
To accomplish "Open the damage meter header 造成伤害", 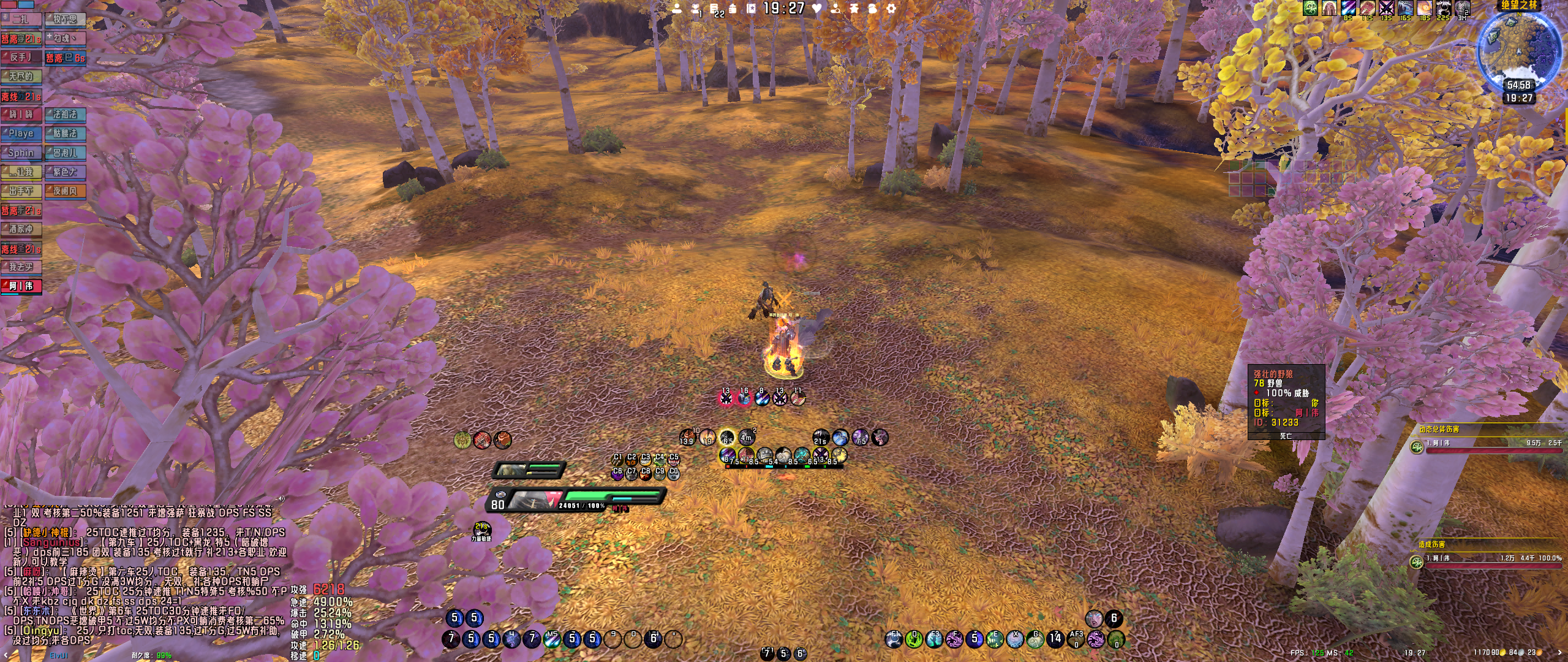I will coord(1431,544).
